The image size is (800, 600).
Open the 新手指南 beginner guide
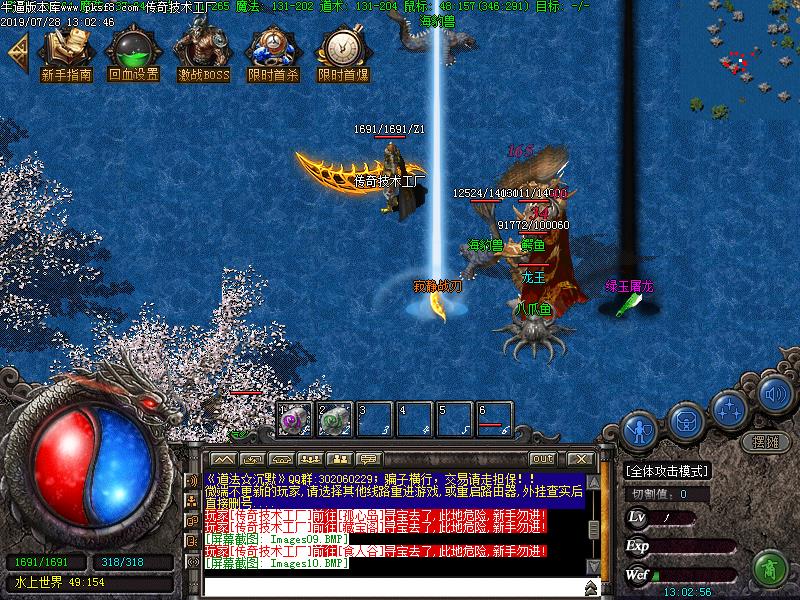click(67, 55)
